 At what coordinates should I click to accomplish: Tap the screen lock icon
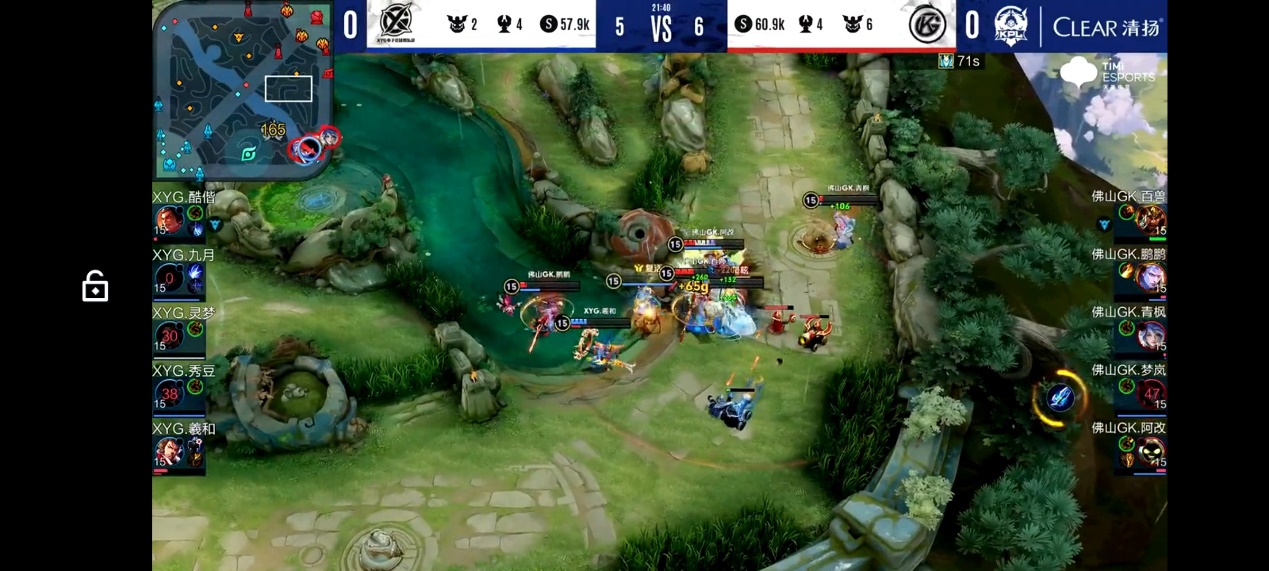pyautogui.click(x=95, y=287)
